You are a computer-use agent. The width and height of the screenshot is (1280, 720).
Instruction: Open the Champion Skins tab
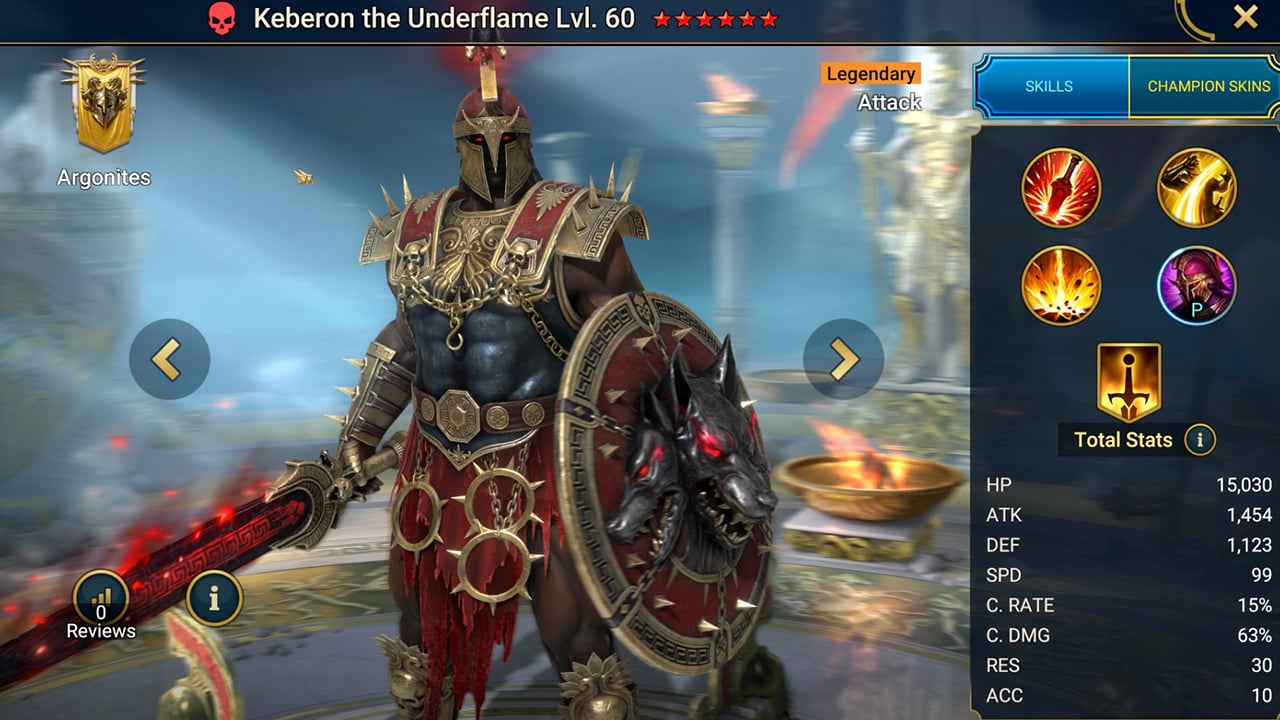click(1207, 86)
